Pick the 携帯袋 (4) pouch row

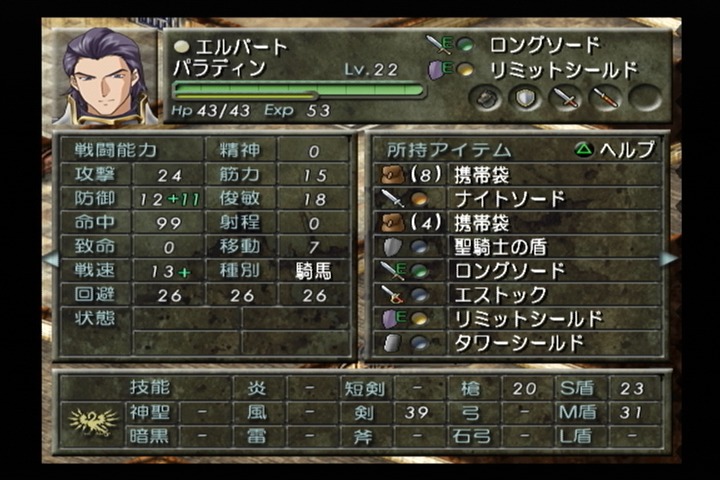pos(518,222)
